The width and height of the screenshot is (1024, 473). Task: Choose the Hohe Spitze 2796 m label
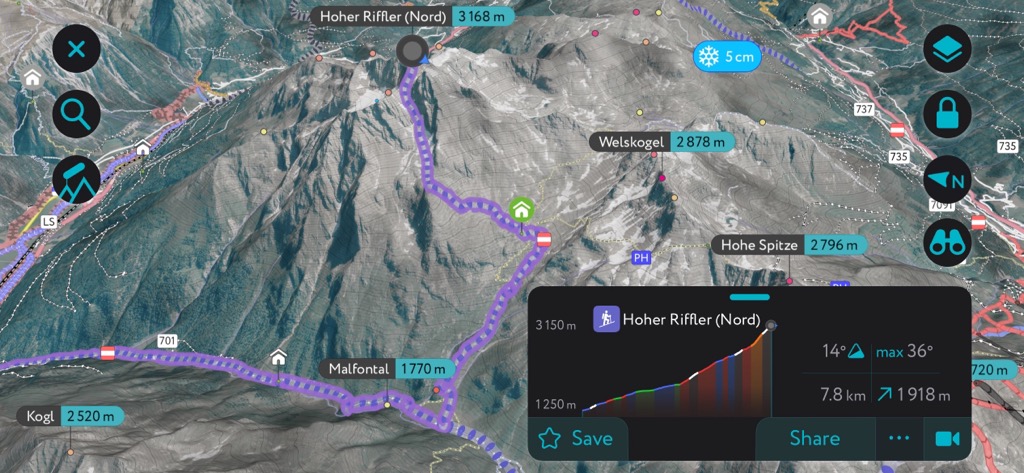coord(788,245)
